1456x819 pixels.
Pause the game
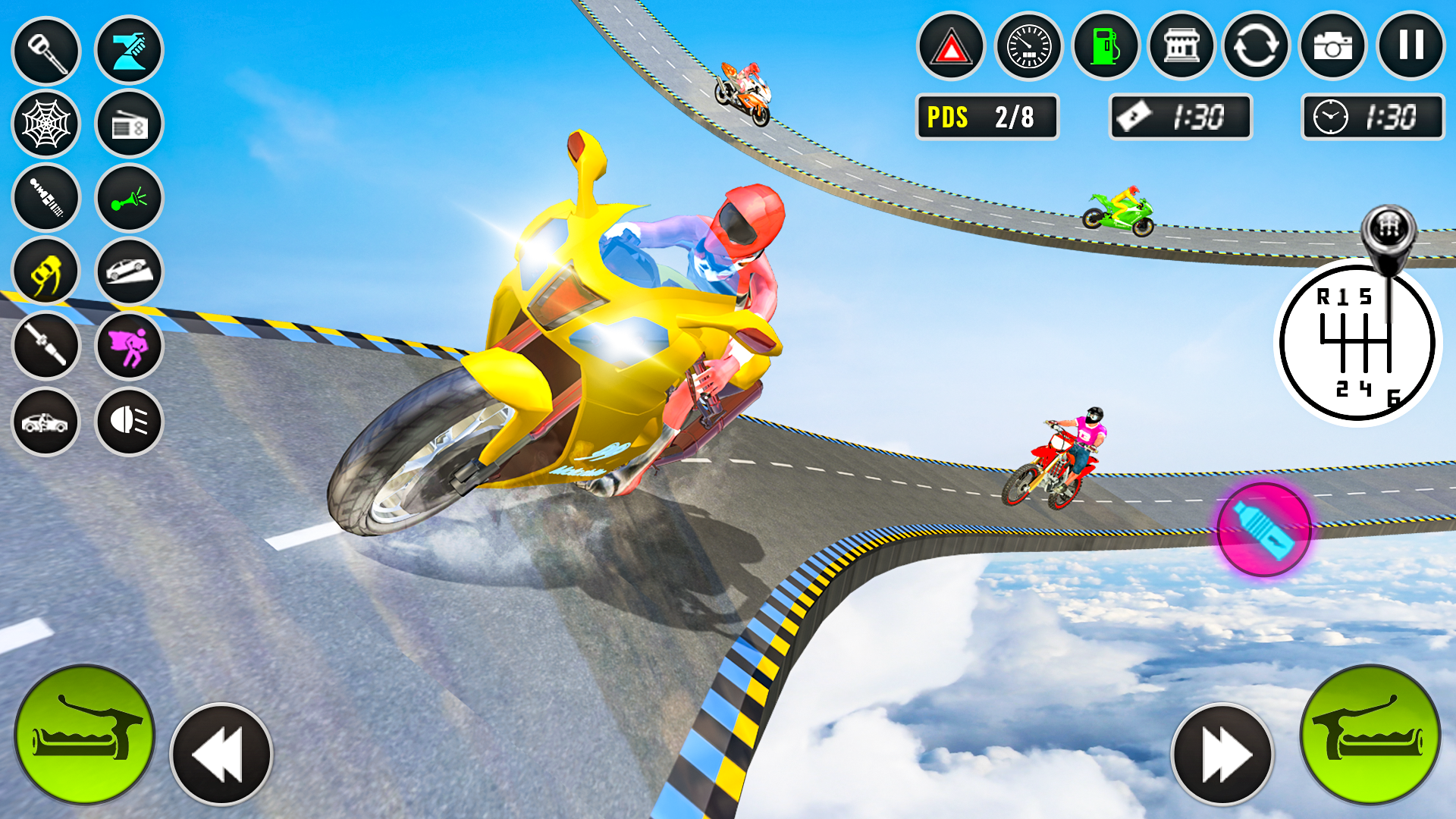pyautogui.click(x=1410, y=45)
